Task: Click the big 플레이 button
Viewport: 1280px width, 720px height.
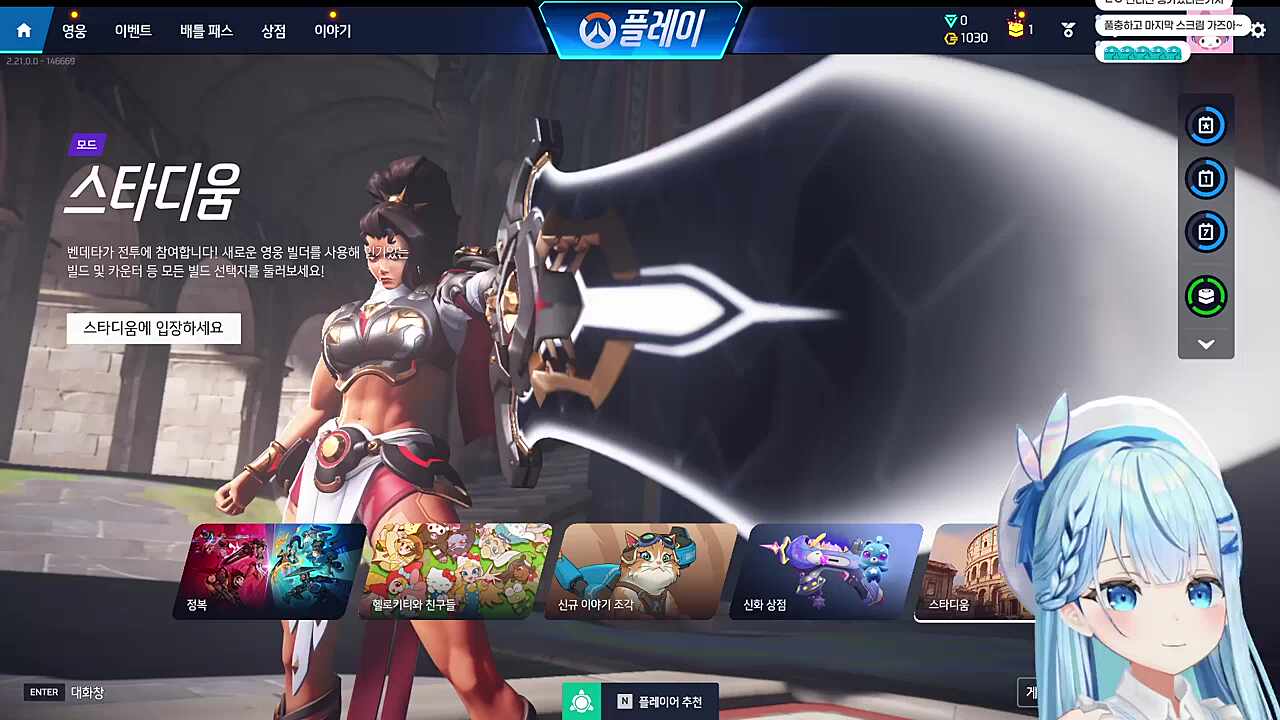Action: point(640,30)
